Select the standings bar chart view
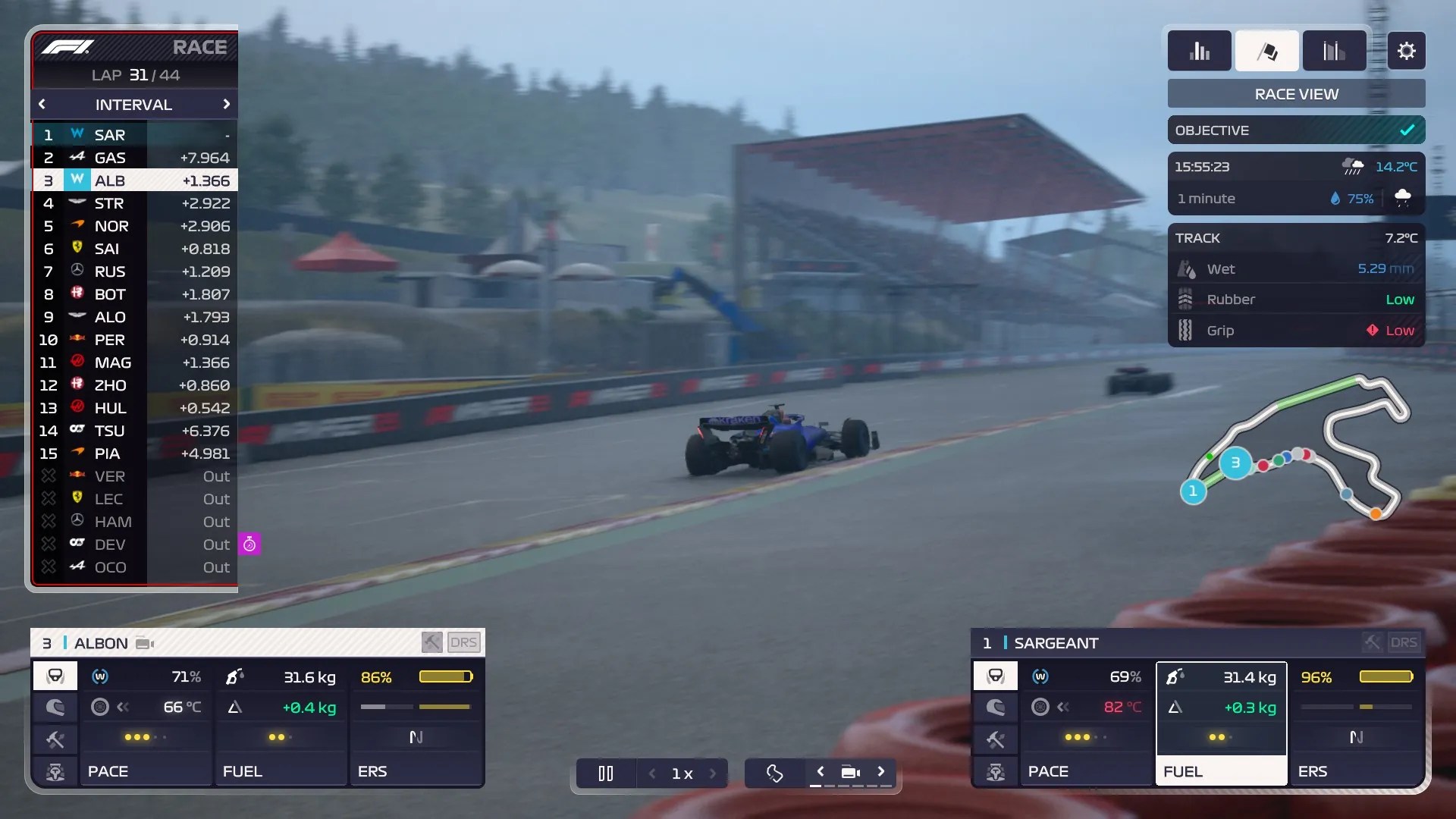Viewport: 1456px width, 819px height. tap(1200, 50)
